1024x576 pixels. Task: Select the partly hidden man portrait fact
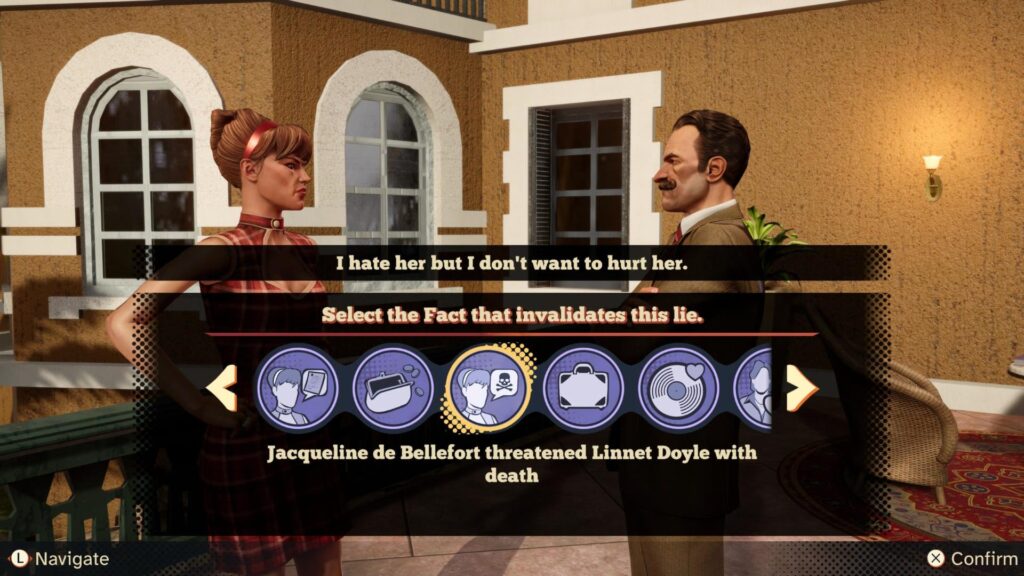coord(755,388)
